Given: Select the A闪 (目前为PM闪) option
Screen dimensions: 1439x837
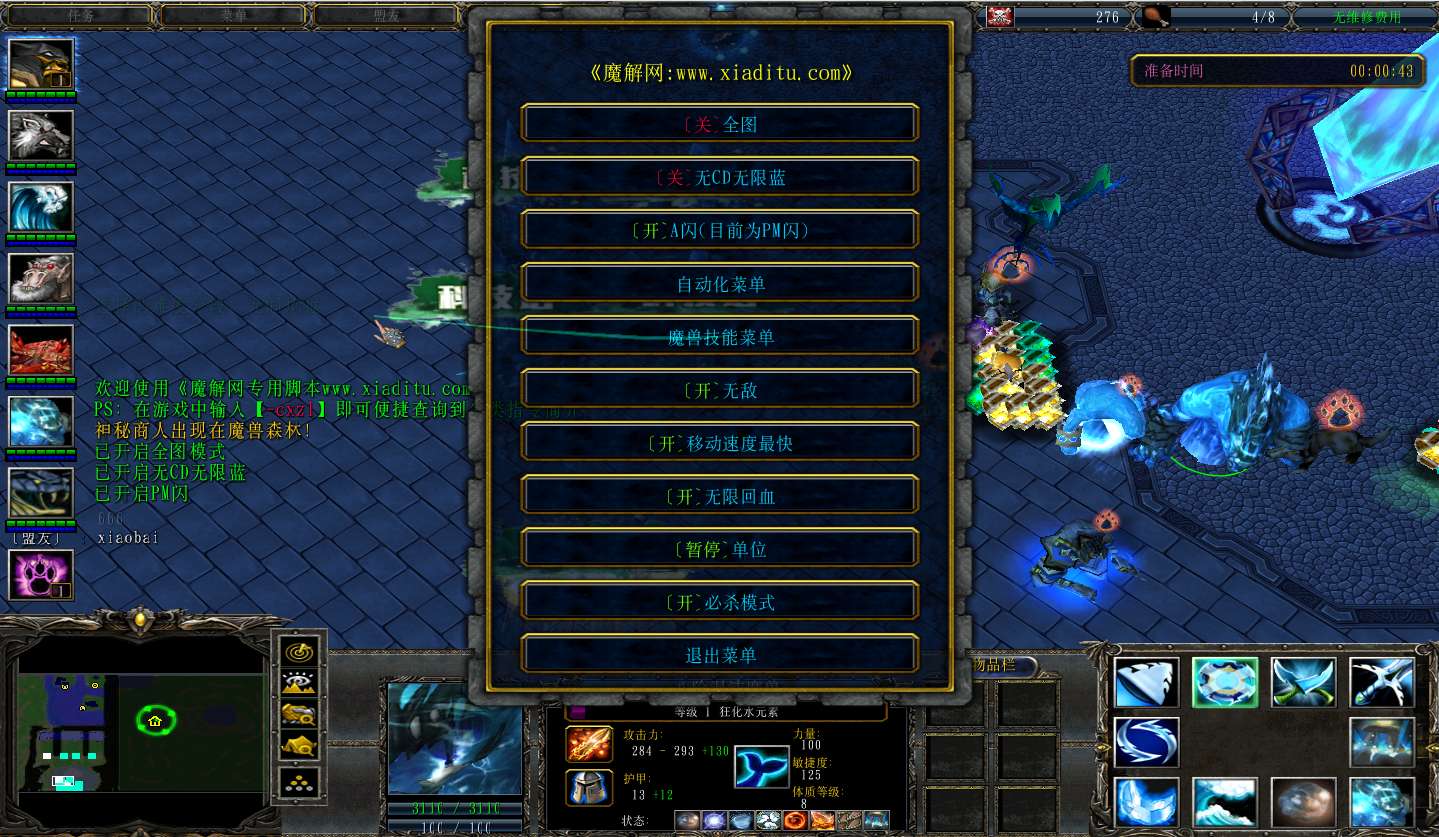Looking at the screenshot, I should (x=720, y=231).
